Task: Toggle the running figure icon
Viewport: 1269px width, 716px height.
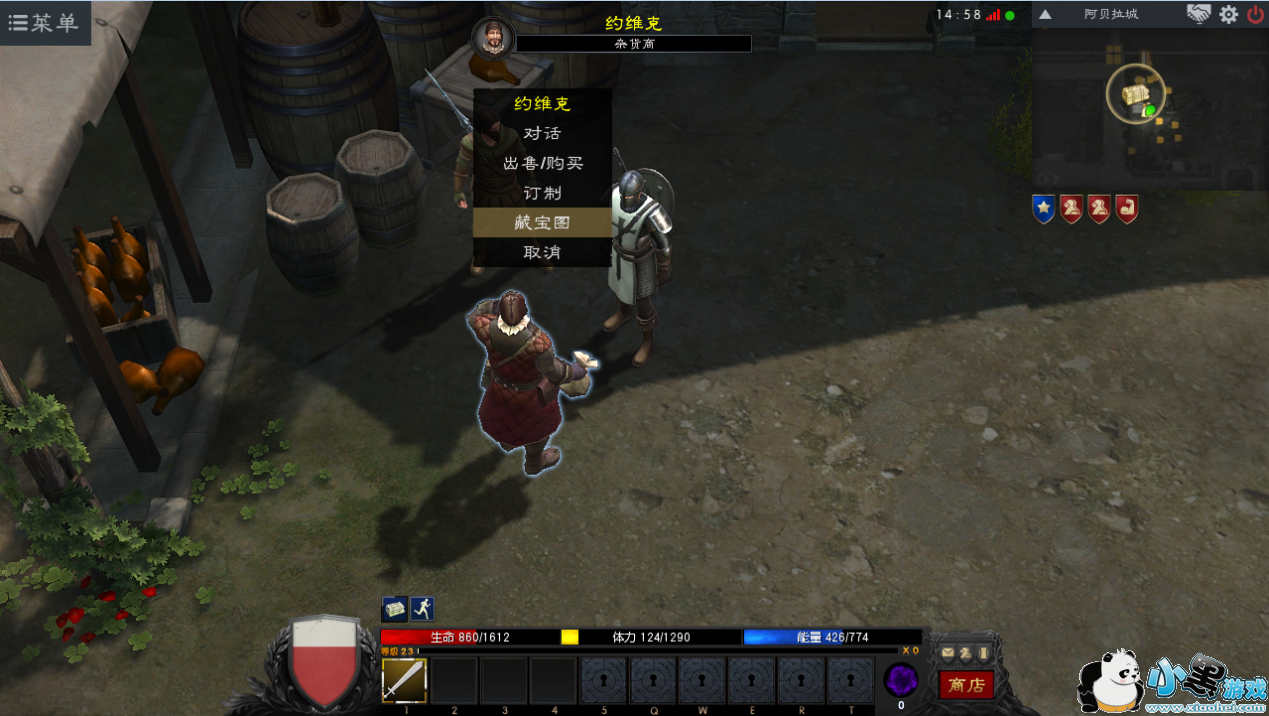Action: [422, 608]
